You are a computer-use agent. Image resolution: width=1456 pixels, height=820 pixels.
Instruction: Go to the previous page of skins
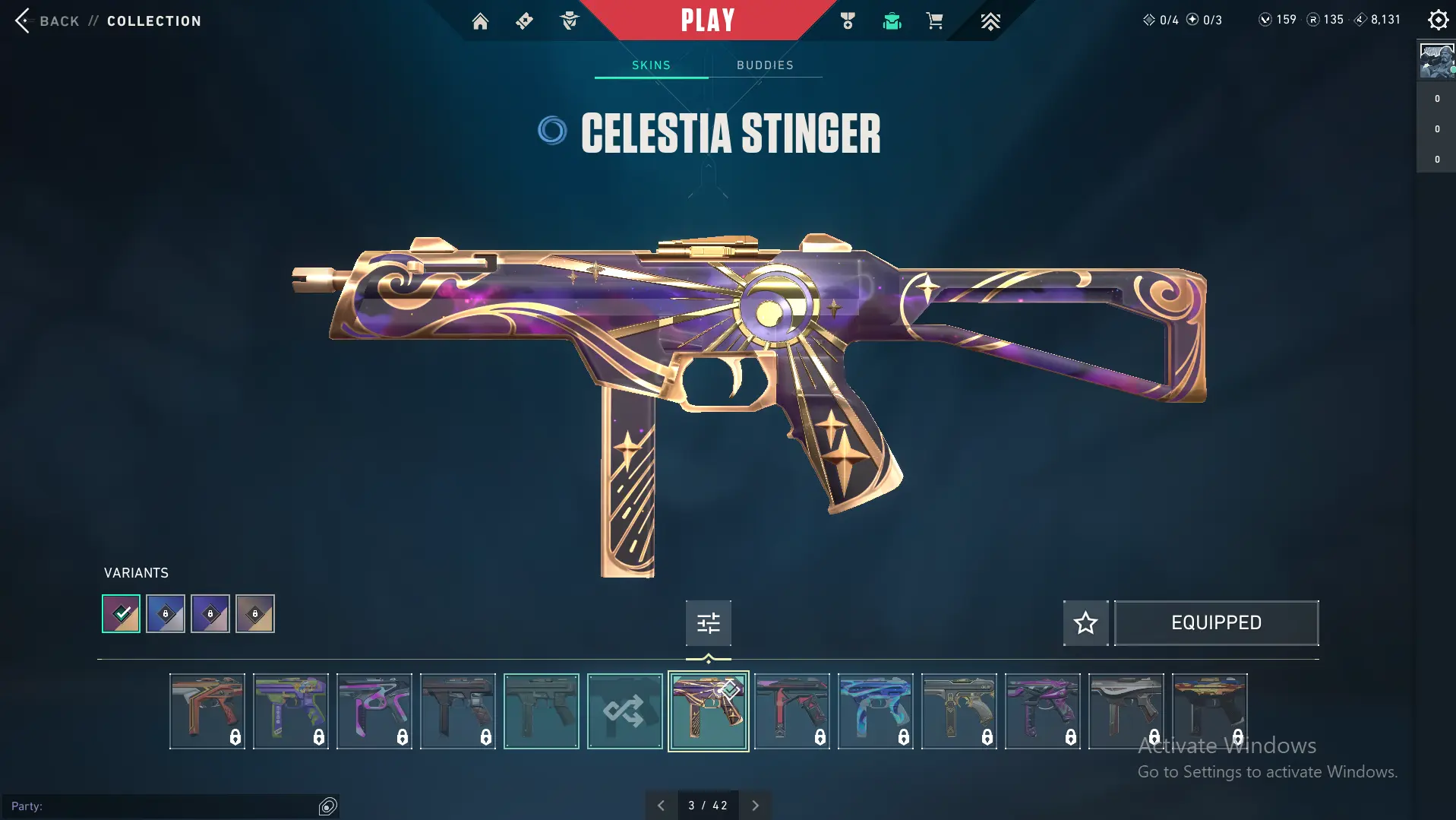(661, 806)
